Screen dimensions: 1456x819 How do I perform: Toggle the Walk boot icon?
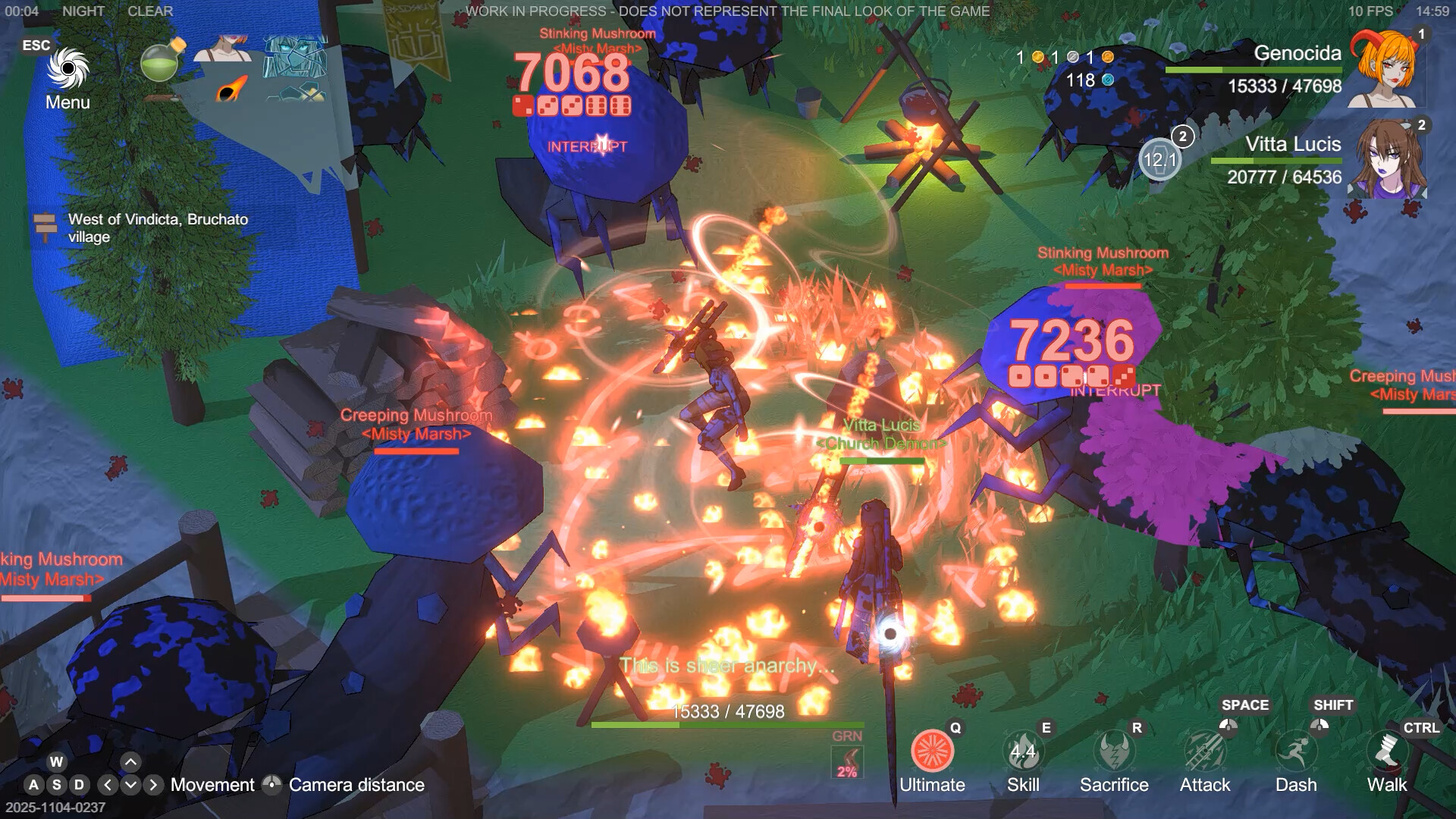click(1387, 752)
